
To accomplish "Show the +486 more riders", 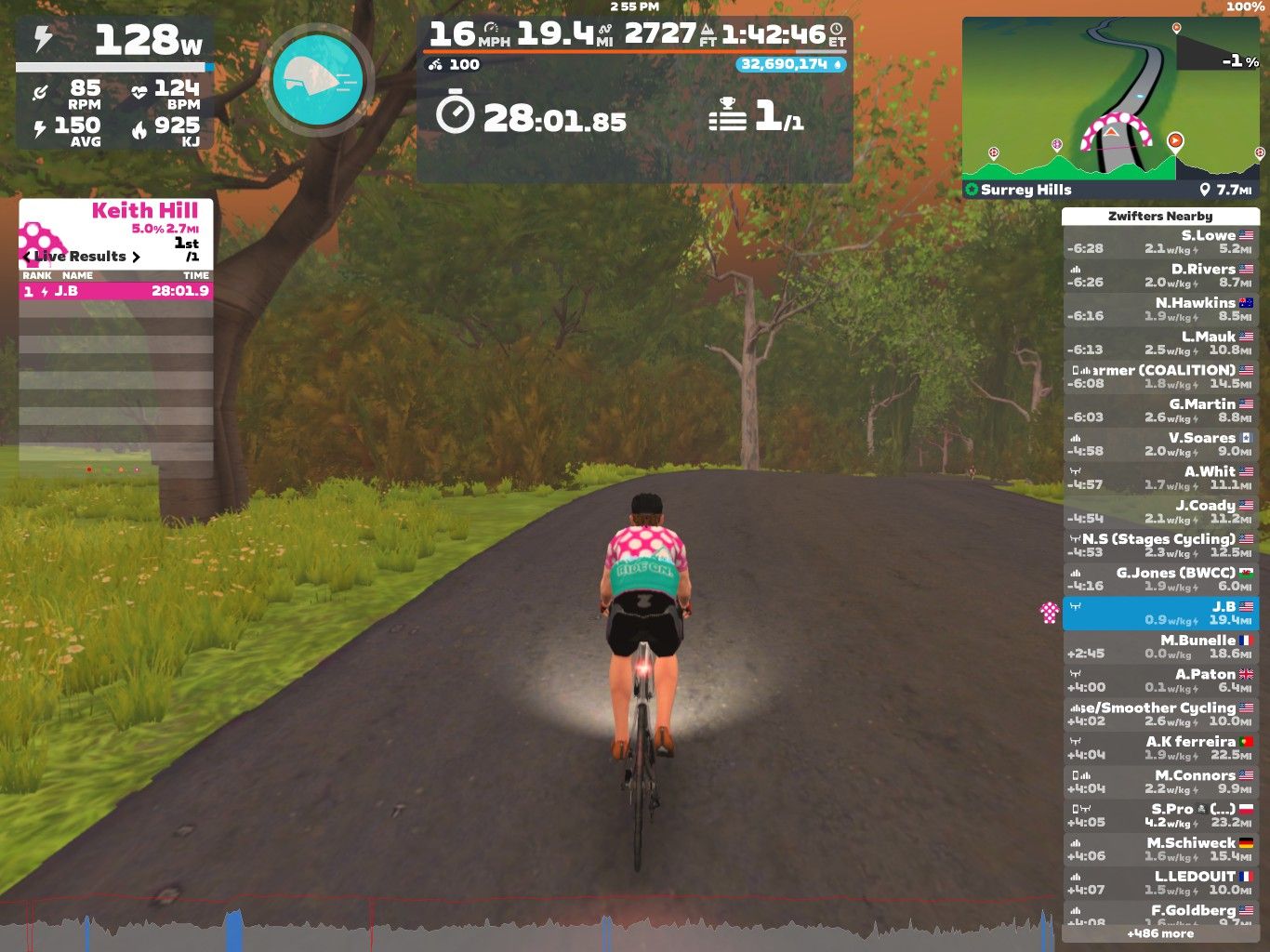I will pyautogui.click(x=1159, y=933).
